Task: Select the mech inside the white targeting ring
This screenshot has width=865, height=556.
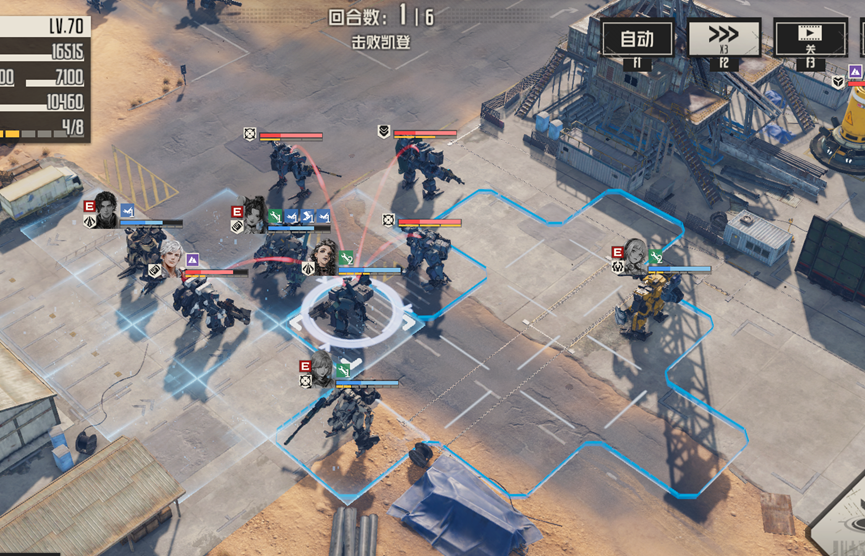Action: 351,308
